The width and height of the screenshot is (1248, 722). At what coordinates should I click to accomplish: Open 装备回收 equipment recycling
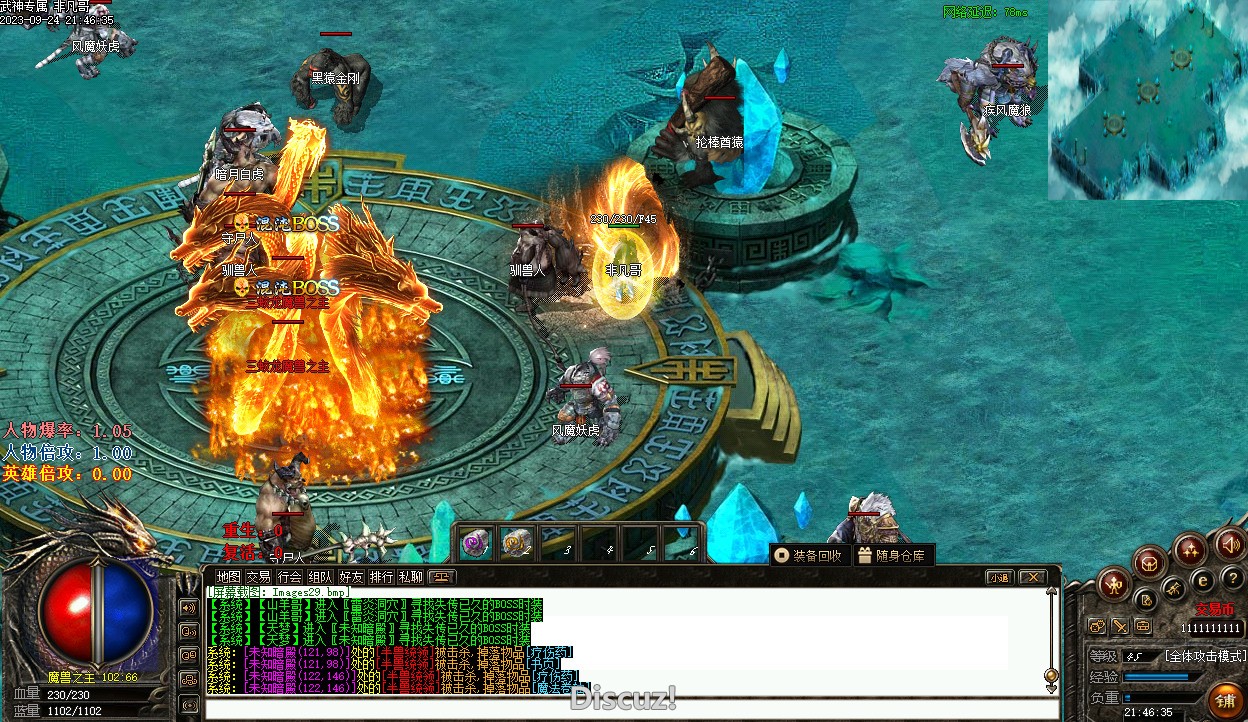[x=808, y=555]
